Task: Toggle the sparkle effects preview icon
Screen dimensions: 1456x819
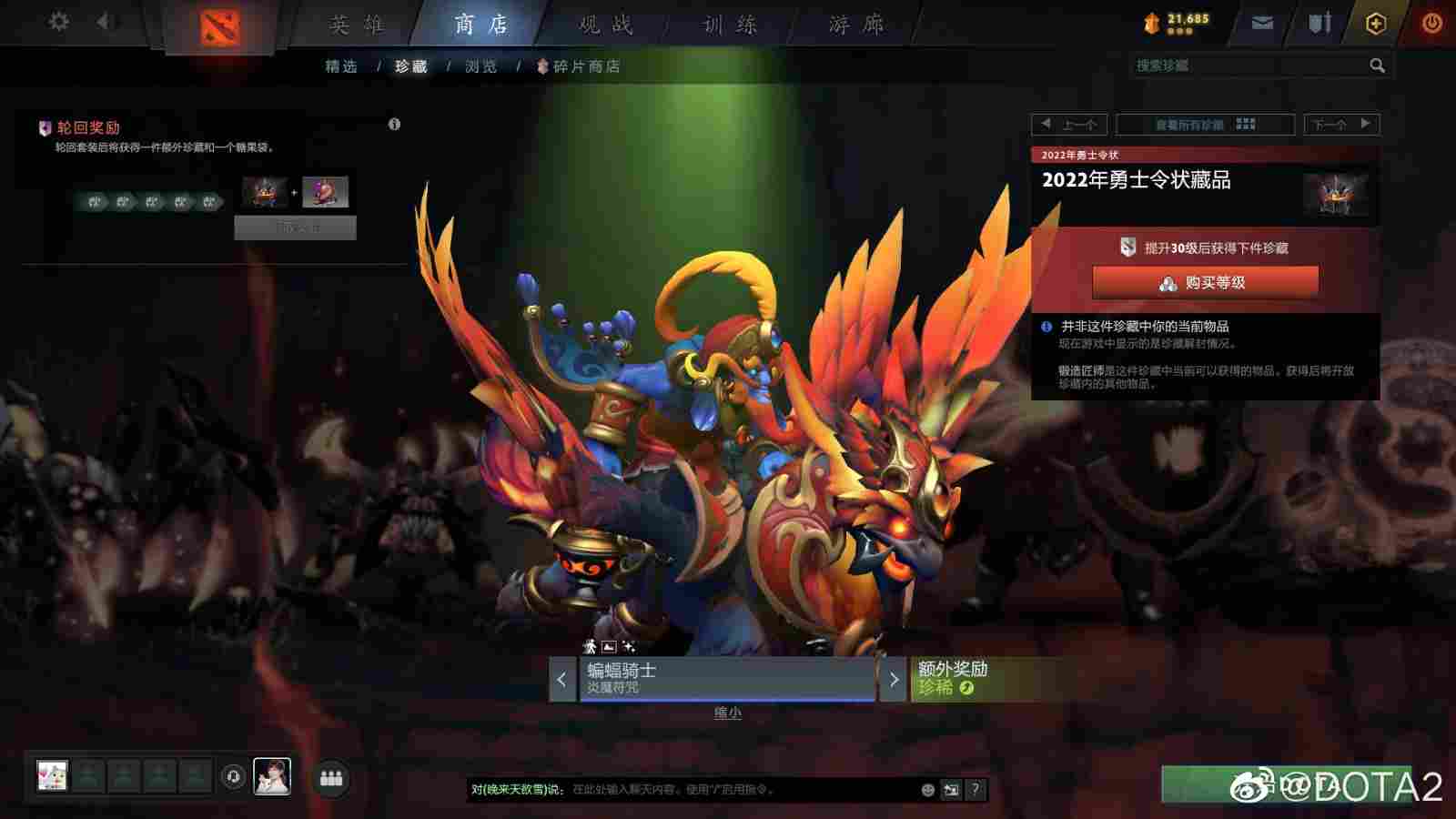Action: (x=630, y=648)
